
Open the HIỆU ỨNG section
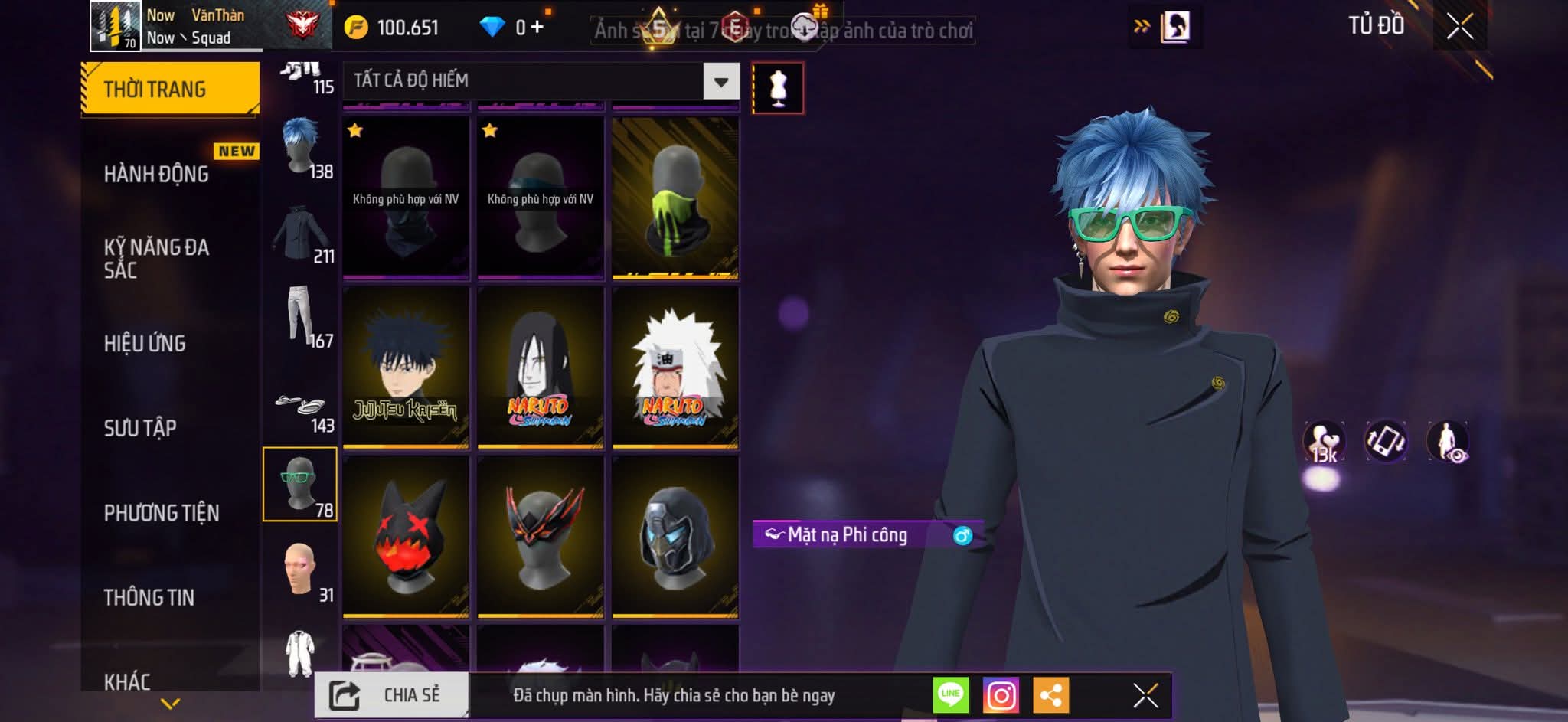[145, 344]
